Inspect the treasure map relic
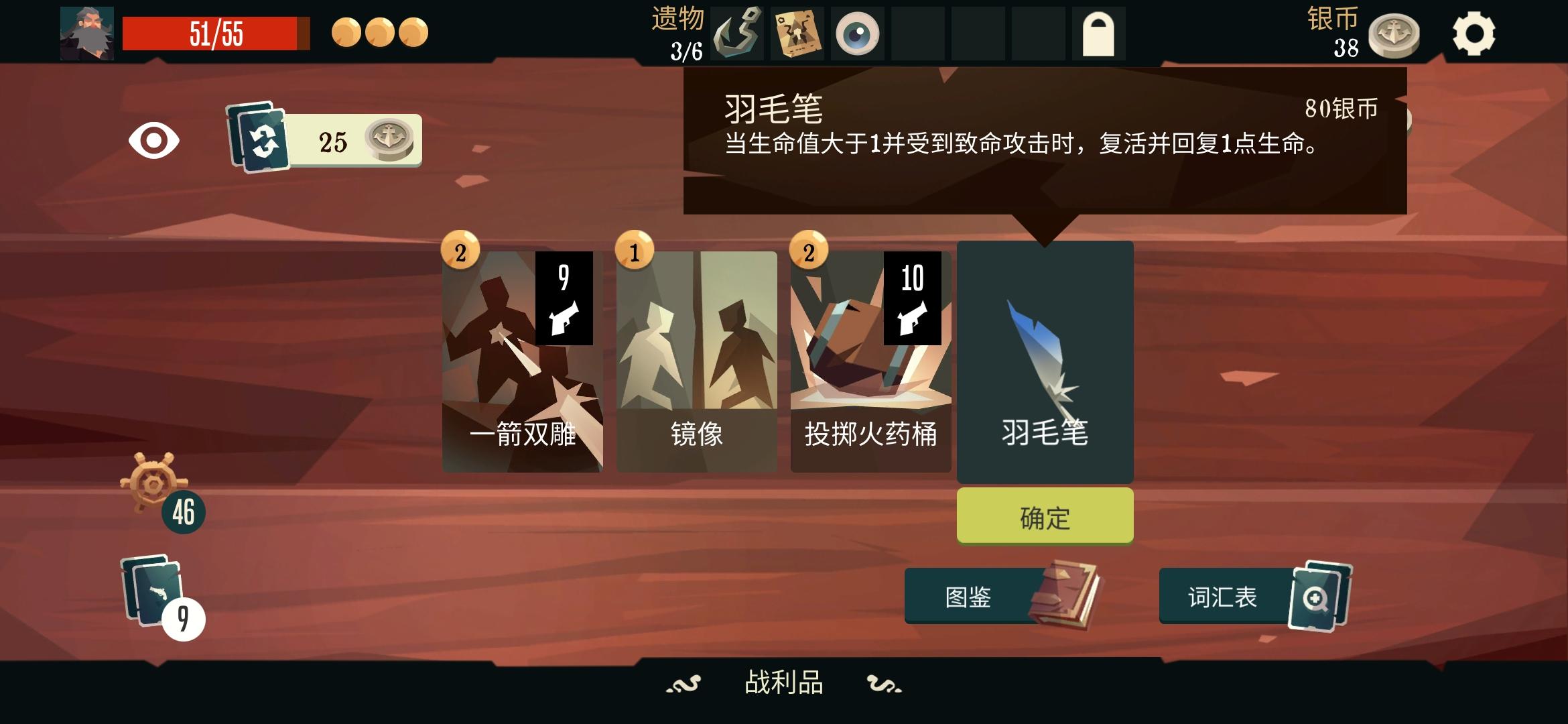 [x=796, y=34]
